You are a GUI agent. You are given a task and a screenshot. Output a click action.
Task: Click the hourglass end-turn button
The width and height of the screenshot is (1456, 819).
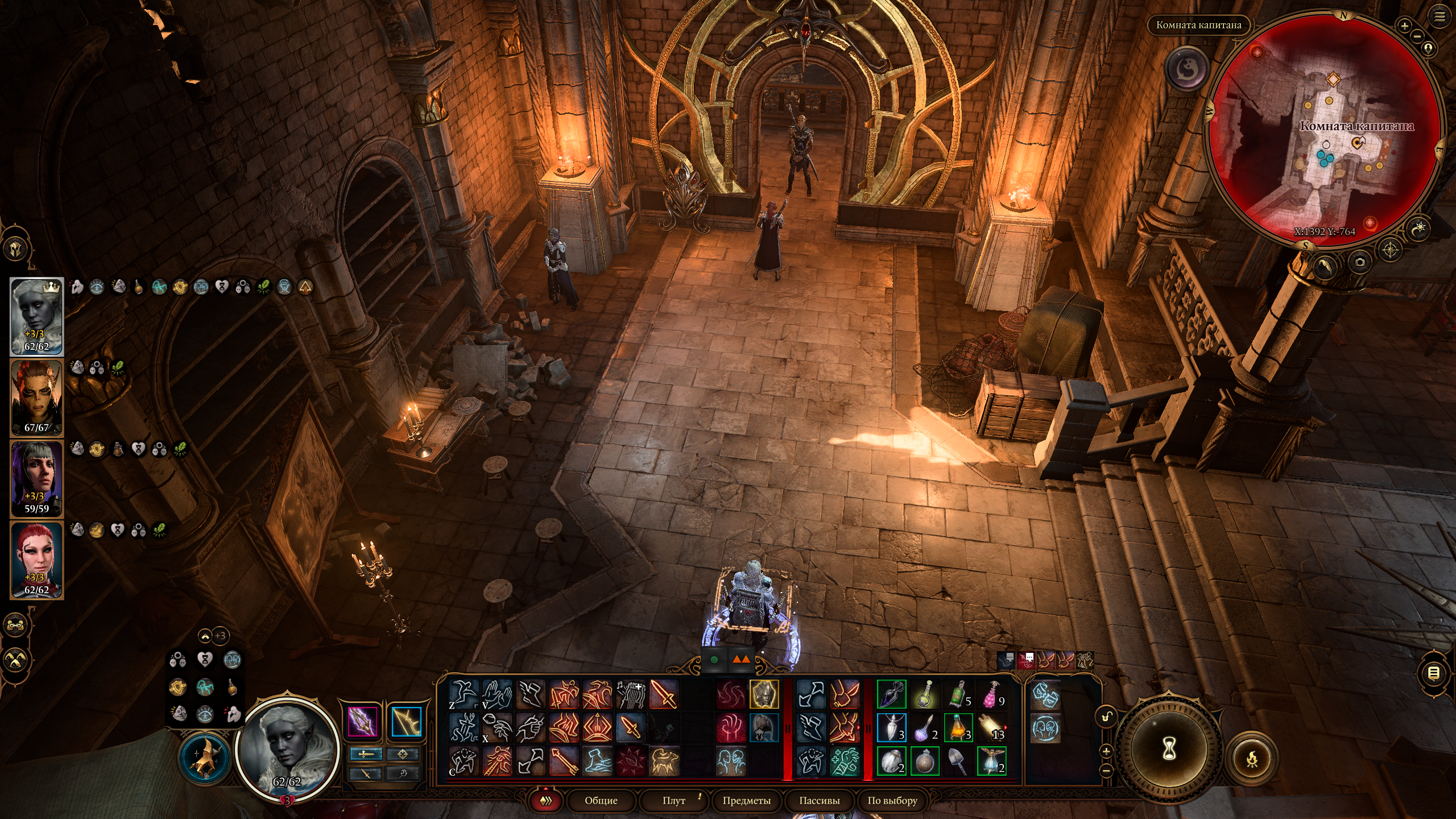[x=1168, y=750]
